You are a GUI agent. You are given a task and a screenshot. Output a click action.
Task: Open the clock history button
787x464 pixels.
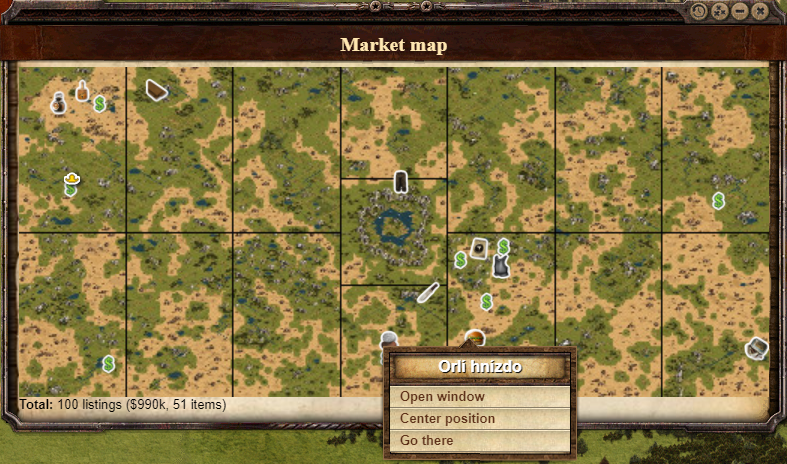click(698, 12)
